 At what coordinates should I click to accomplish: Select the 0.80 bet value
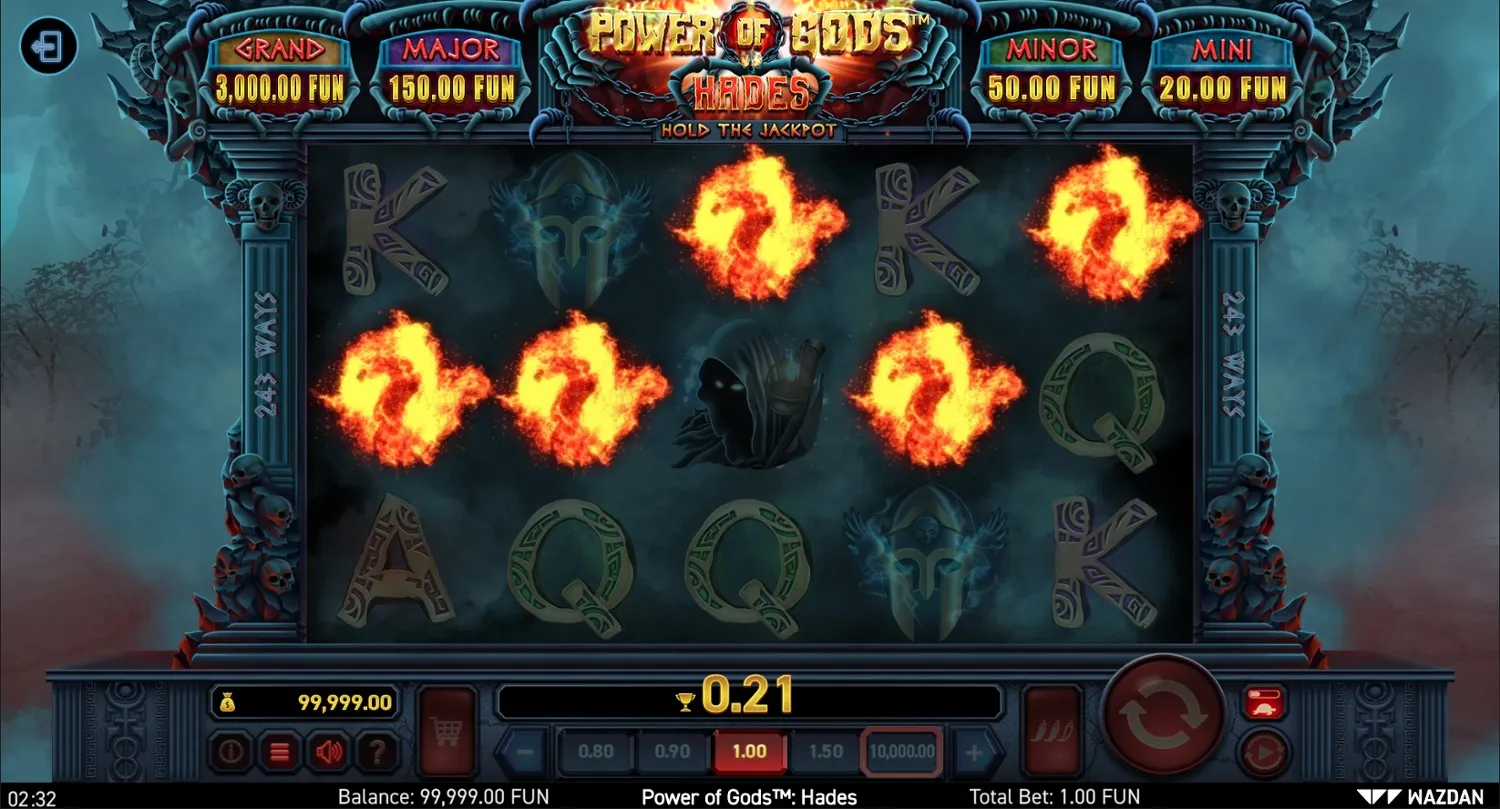click(597, 751)
